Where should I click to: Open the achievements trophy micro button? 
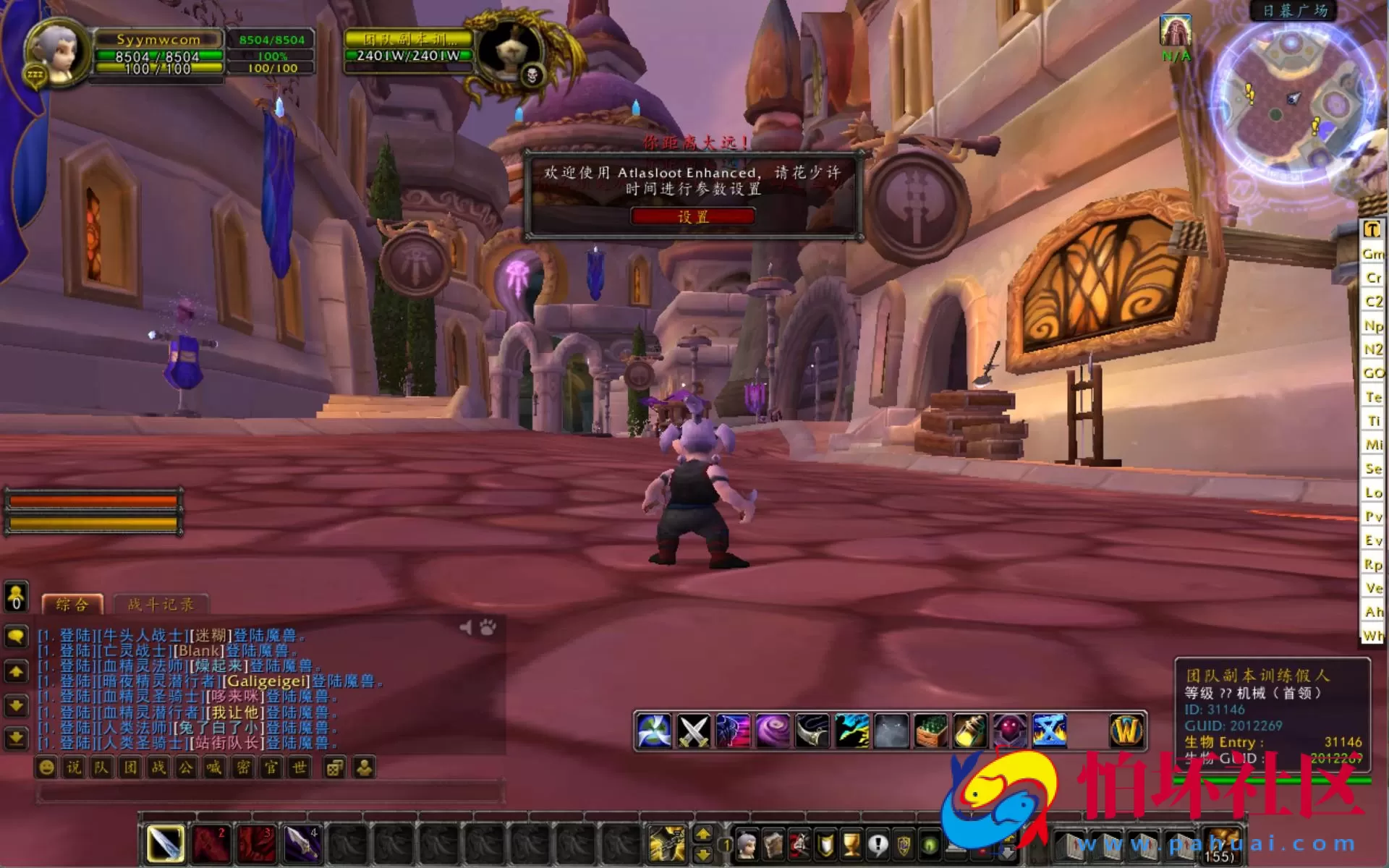point(851,844)
